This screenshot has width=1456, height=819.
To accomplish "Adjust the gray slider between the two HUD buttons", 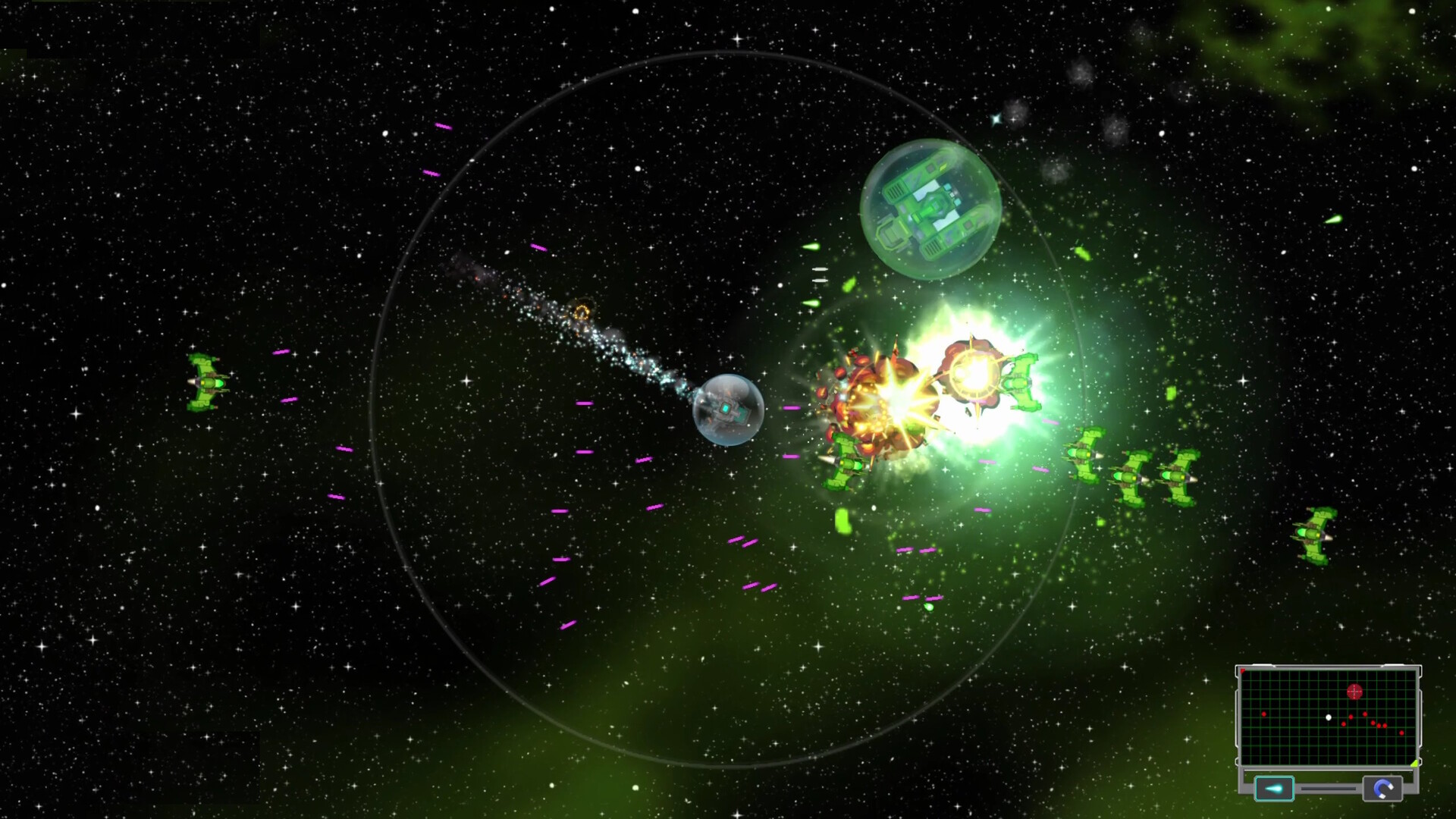I will coord(1328,789).
